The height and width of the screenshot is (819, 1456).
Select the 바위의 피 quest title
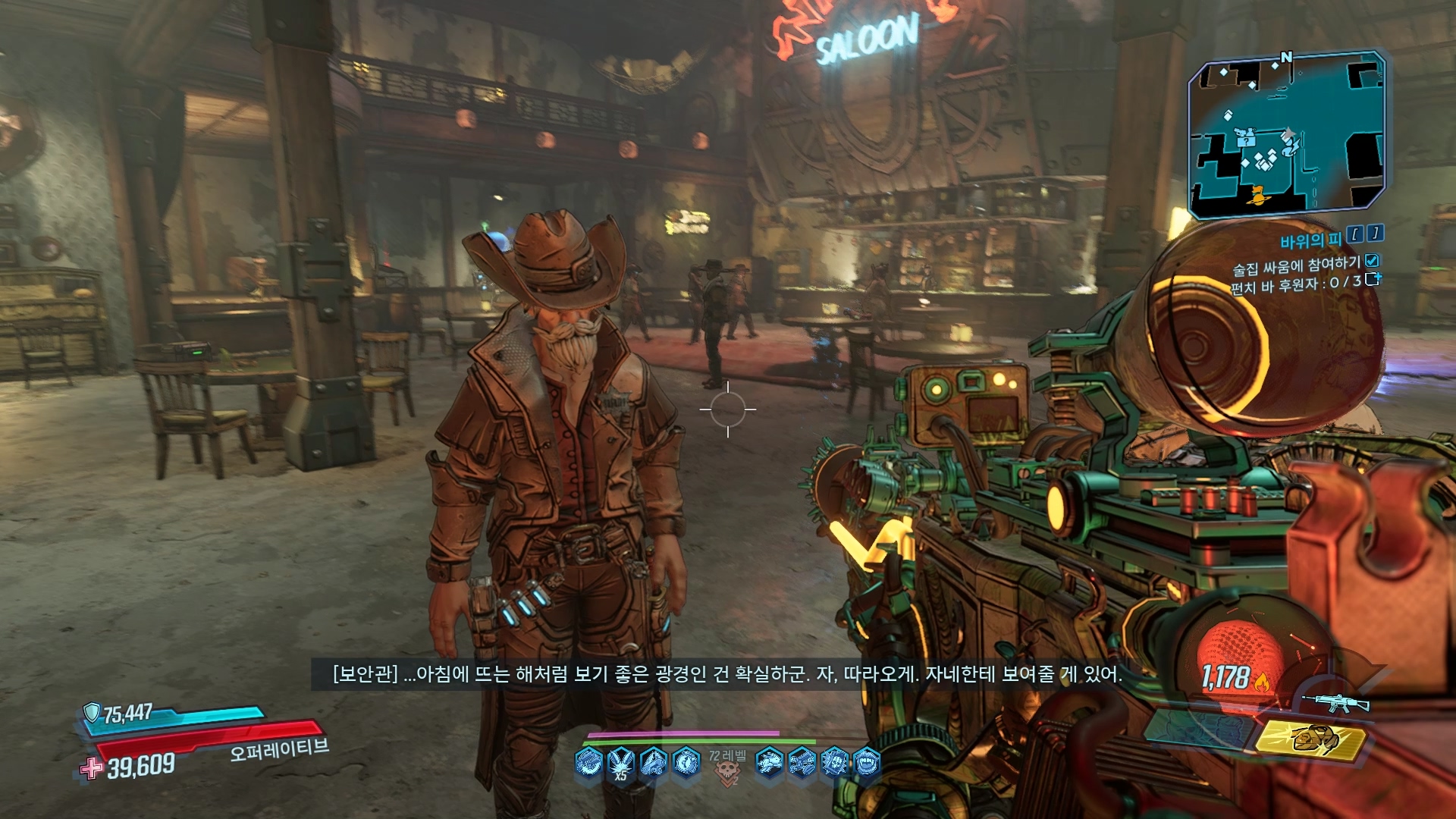(1310, 241)
